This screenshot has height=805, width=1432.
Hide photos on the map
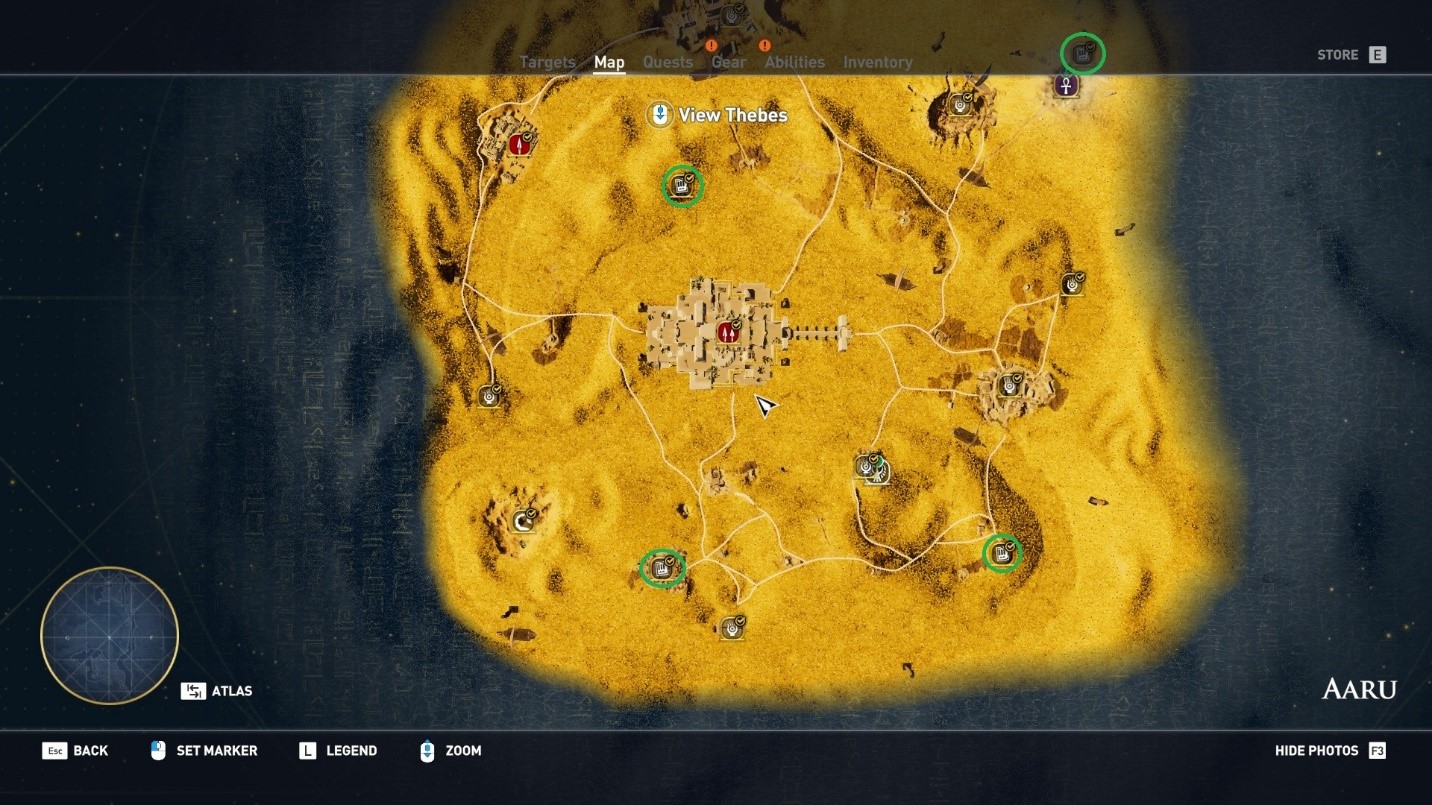tap(1316, 750)
